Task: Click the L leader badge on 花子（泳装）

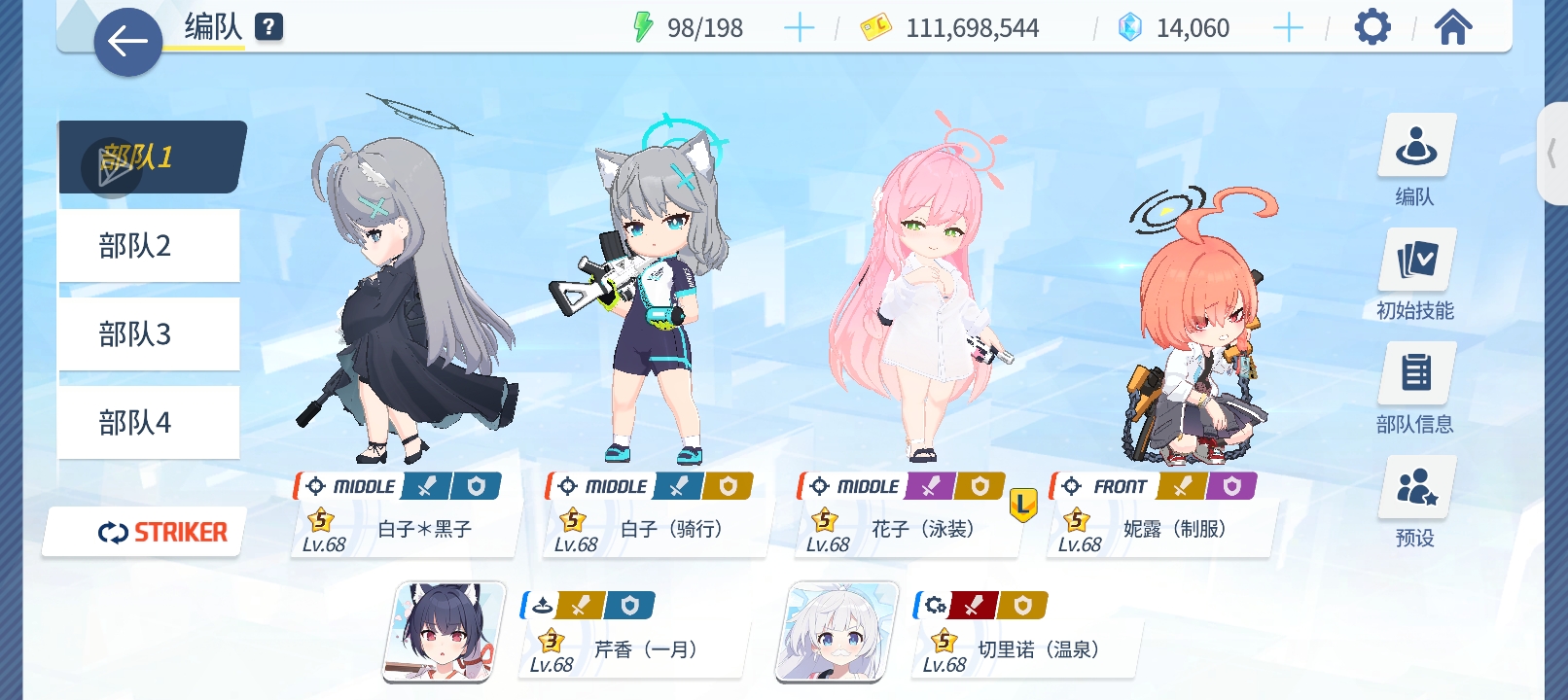Action: (x=1024, y=504)
